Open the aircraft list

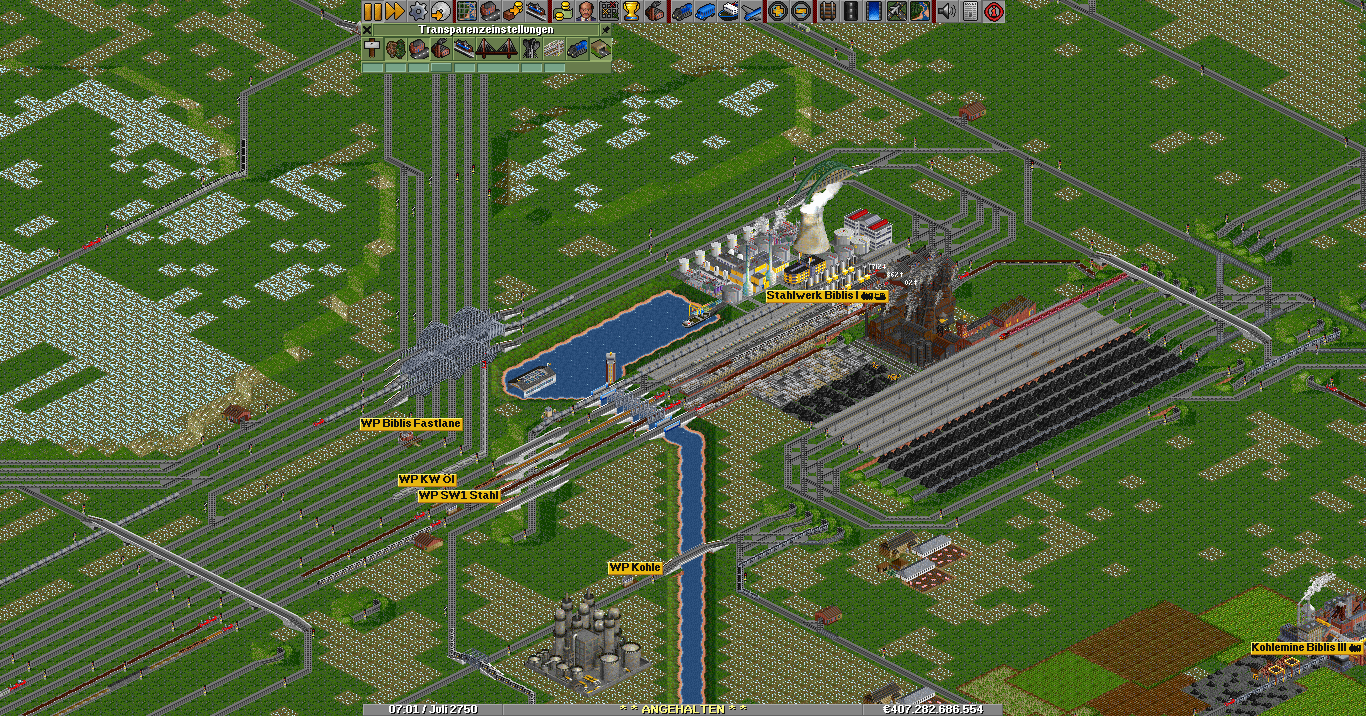click(751, 11)
